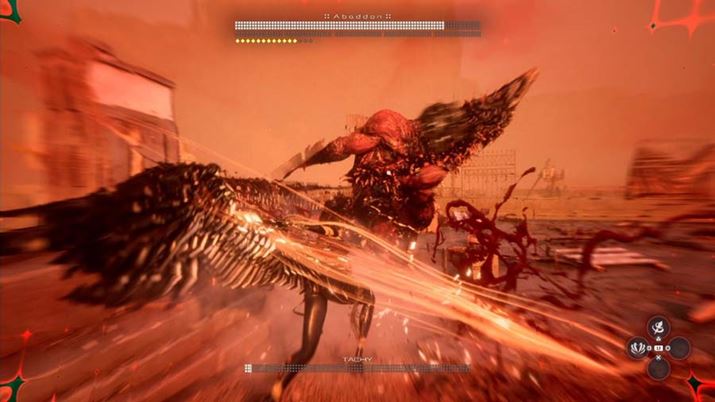Activate the top flame skill icon
This screenshot has height=402, width=715.
tap(658, 327)
